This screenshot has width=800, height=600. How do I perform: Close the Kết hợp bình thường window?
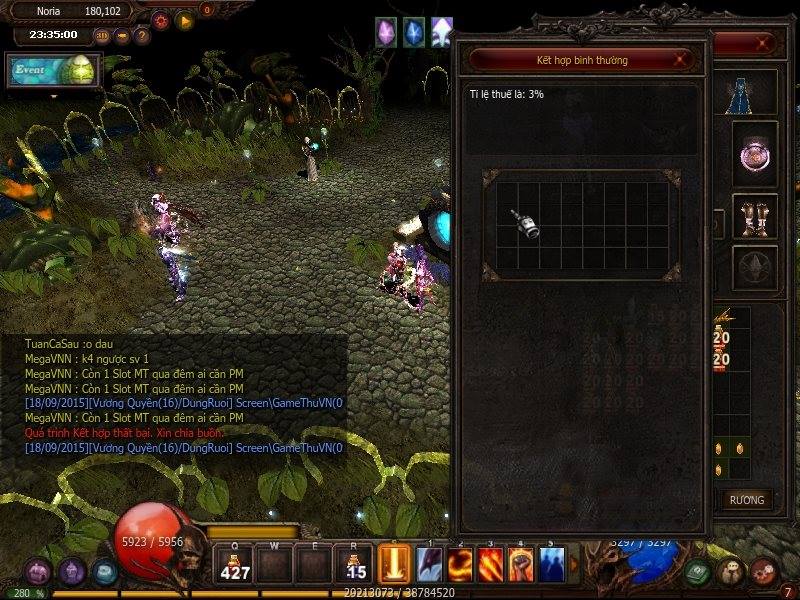680,60
